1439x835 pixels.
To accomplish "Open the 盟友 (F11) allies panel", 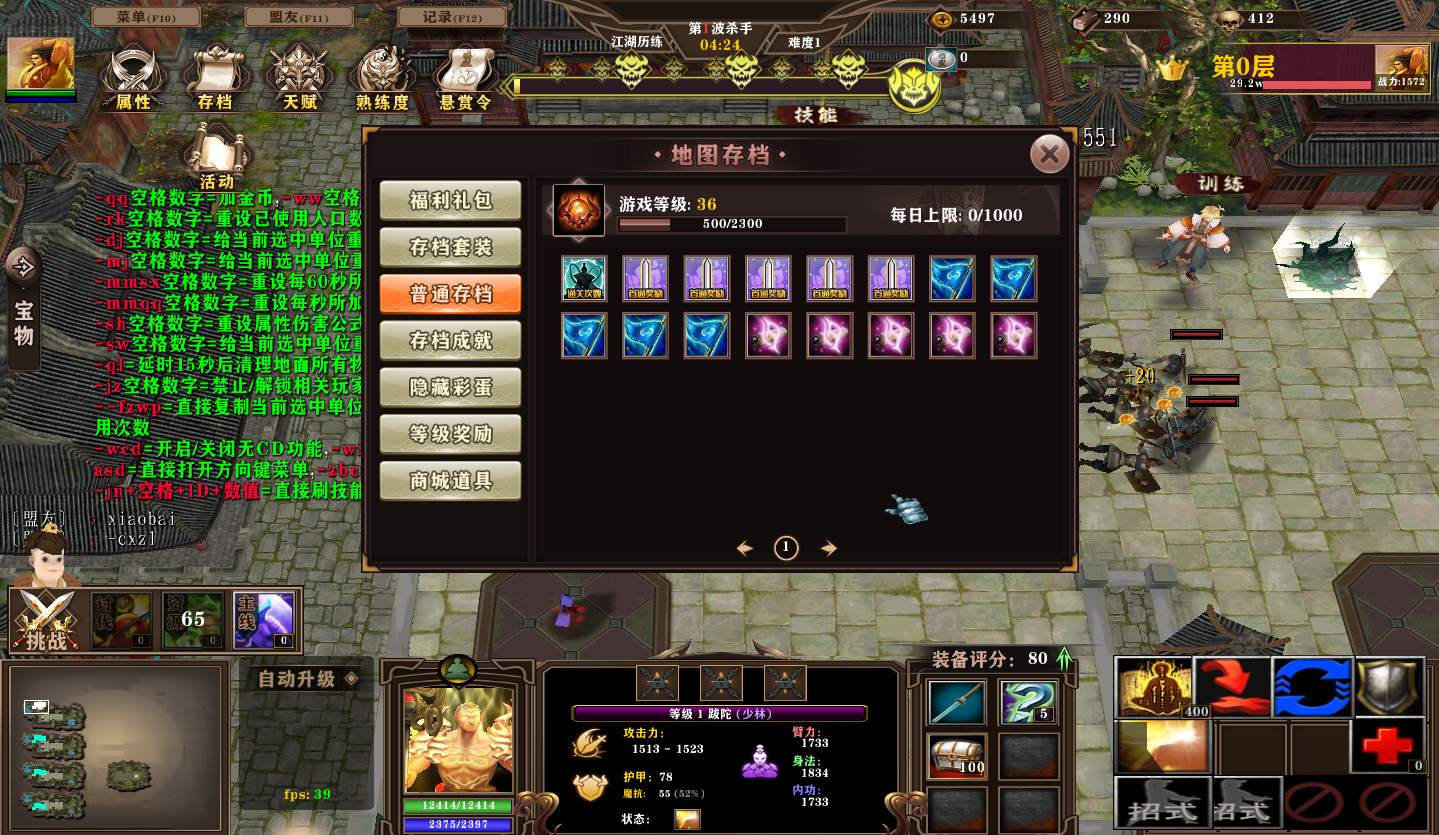I will click(297, 17).
